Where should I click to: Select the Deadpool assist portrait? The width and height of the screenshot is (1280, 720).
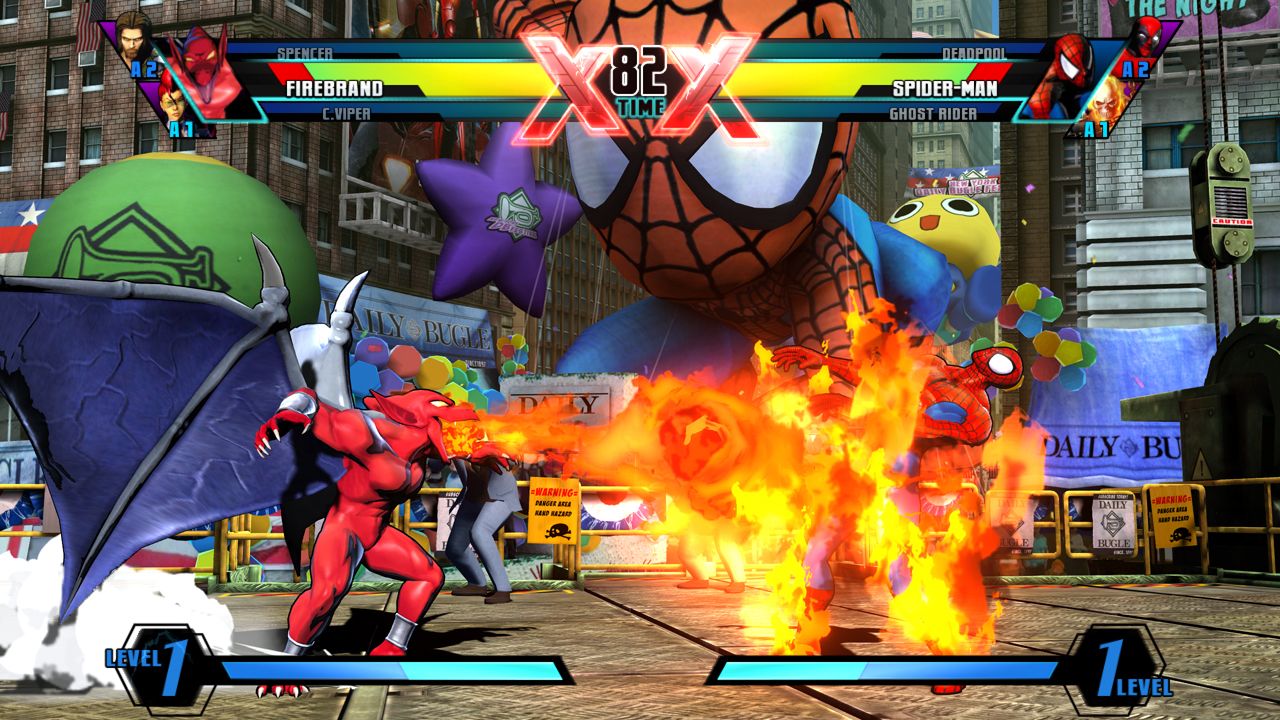1148,38
